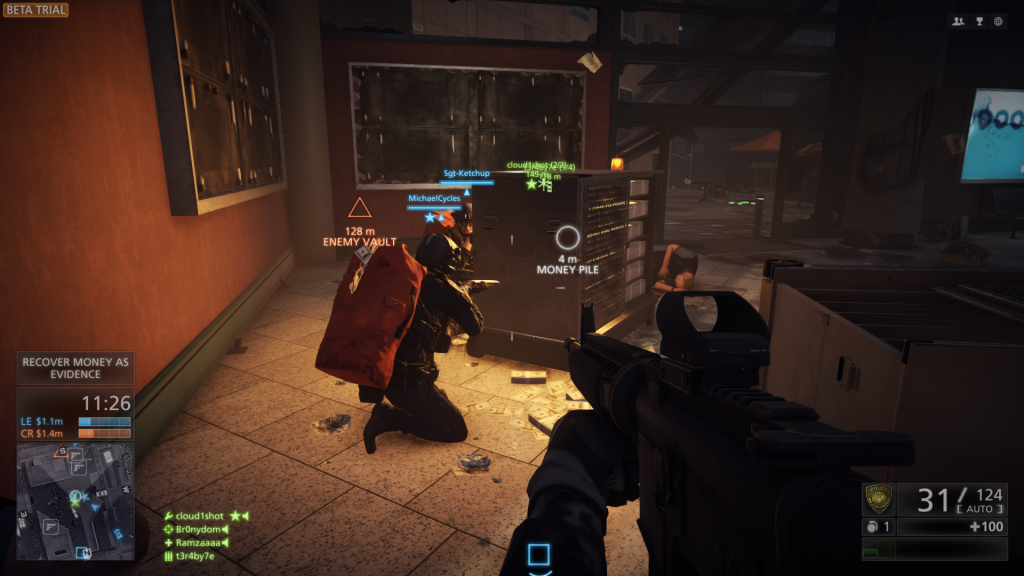Click the Enemy Vault objective marker
Viewport: 1024px width, 576px height.
click(359, 208)
